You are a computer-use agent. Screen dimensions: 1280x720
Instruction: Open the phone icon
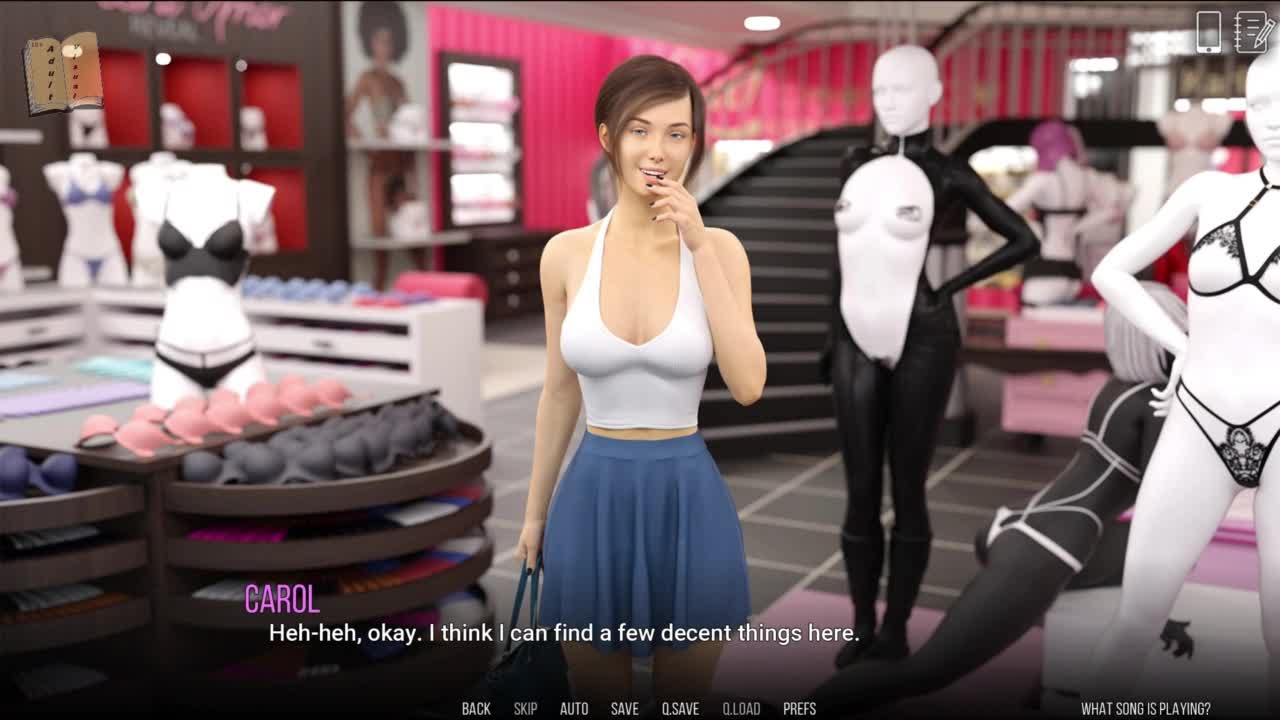(1208, 32)
